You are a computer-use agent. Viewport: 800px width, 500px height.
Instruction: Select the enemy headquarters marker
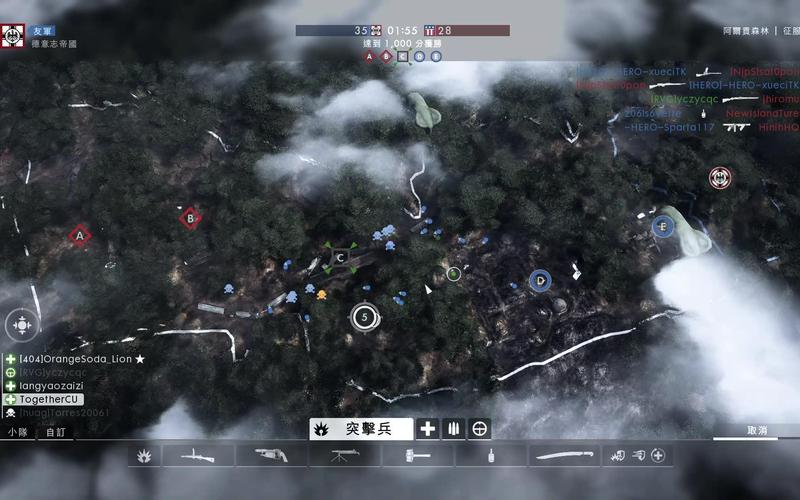coord(719,178)
